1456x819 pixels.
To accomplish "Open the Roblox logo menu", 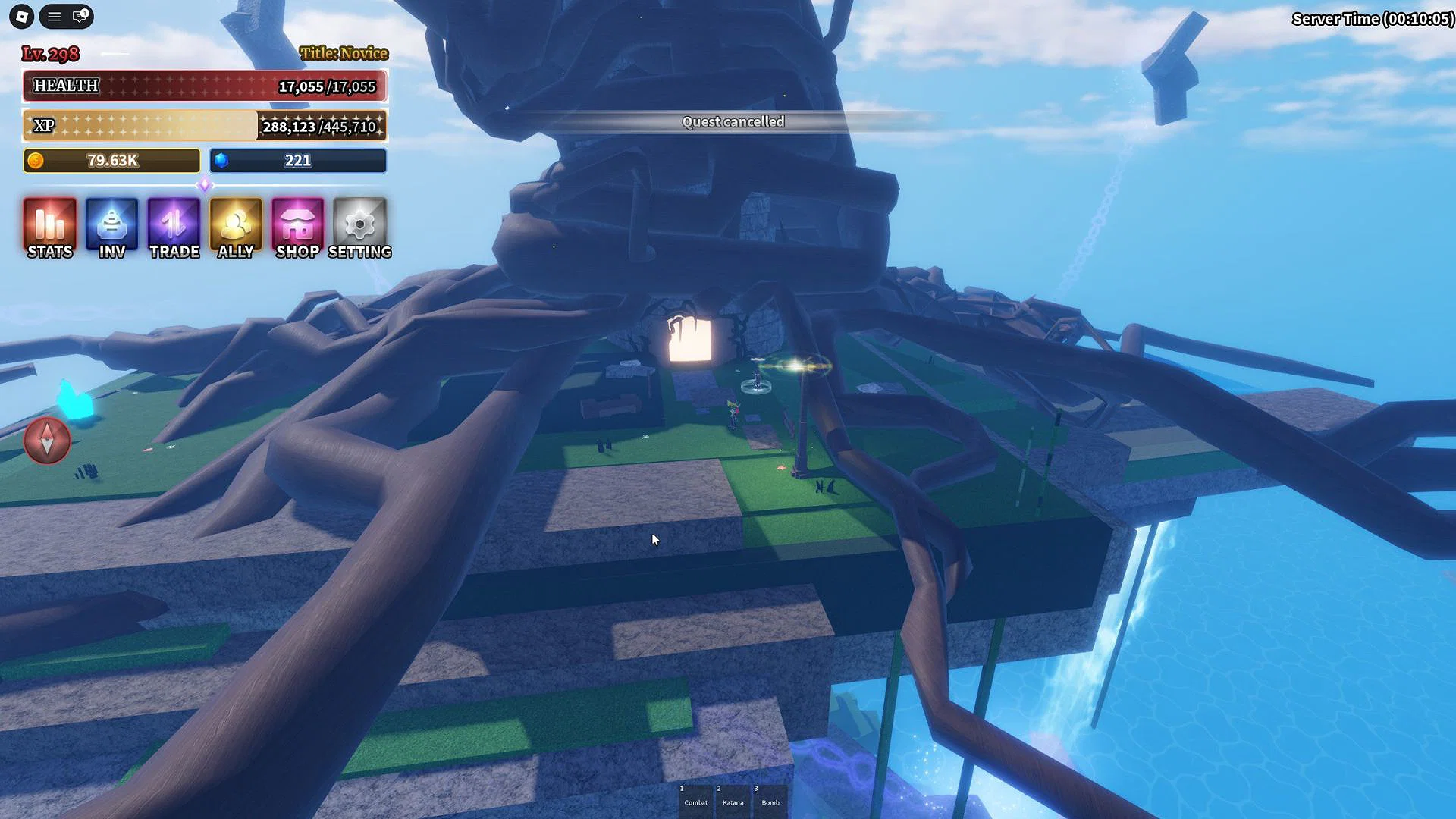I will pos(21,16).
